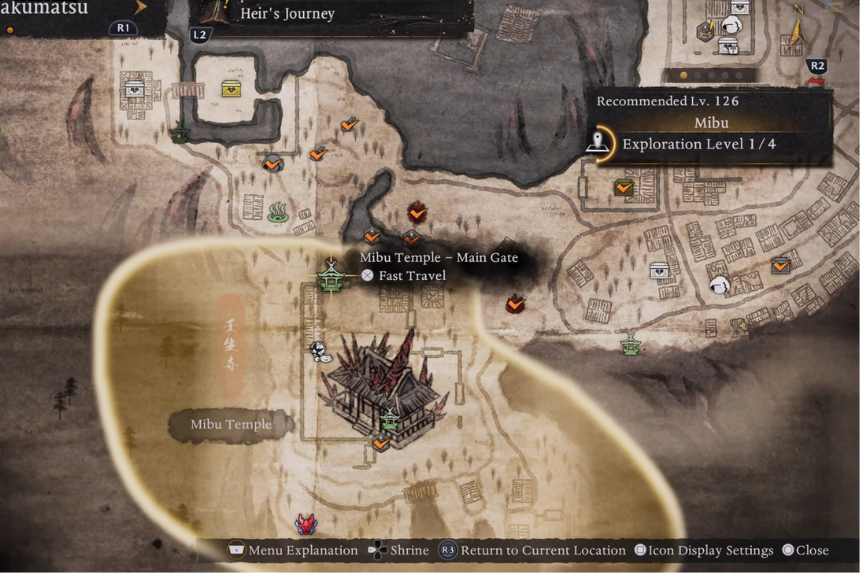Choose the shrine marker inside Mibu Temple building
The width and height of the screenshot is (860, 573).
[391, 420]
